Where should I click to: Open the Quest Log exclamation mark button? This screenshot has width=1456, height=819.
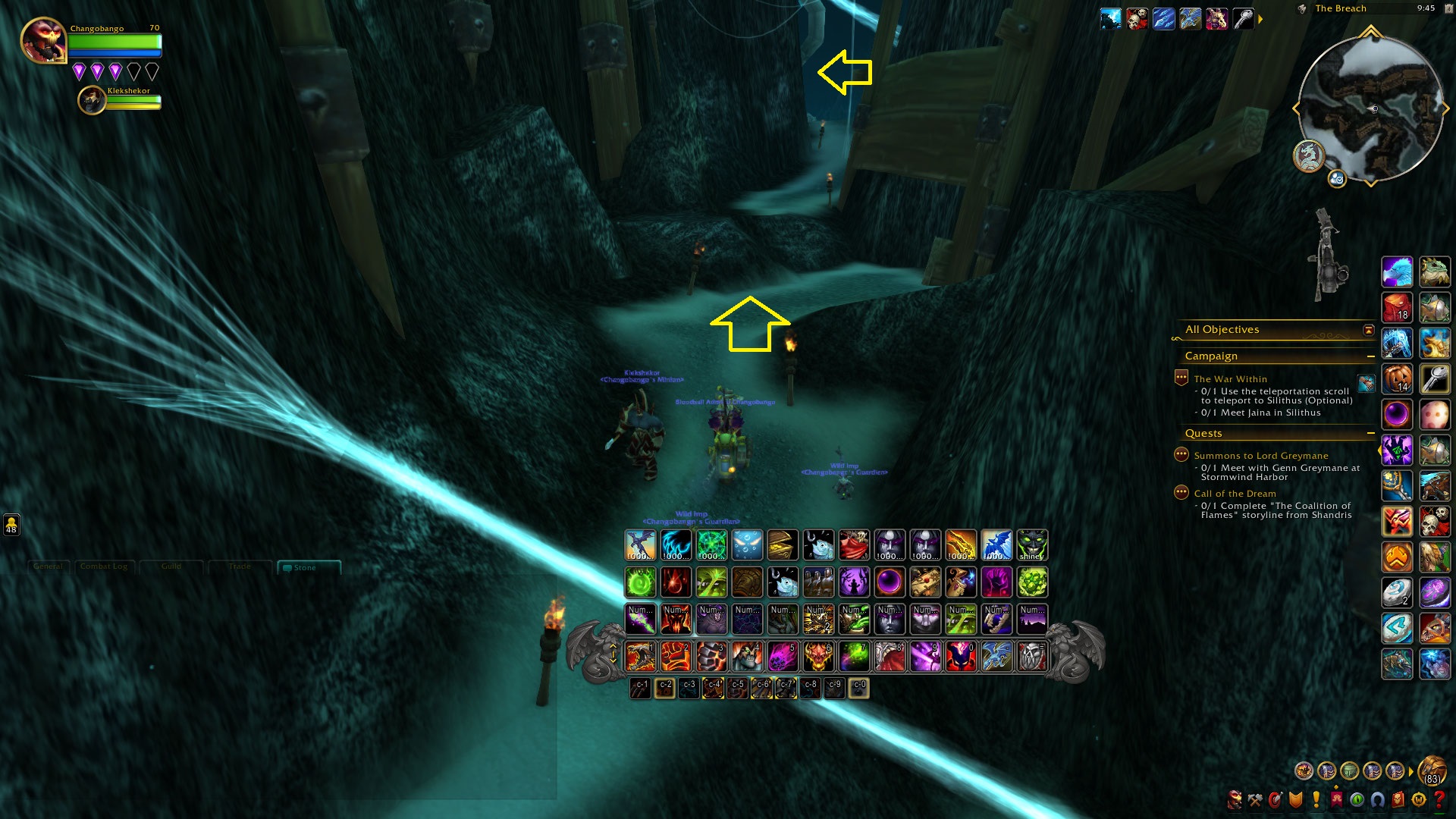(x=1316, y=799)
